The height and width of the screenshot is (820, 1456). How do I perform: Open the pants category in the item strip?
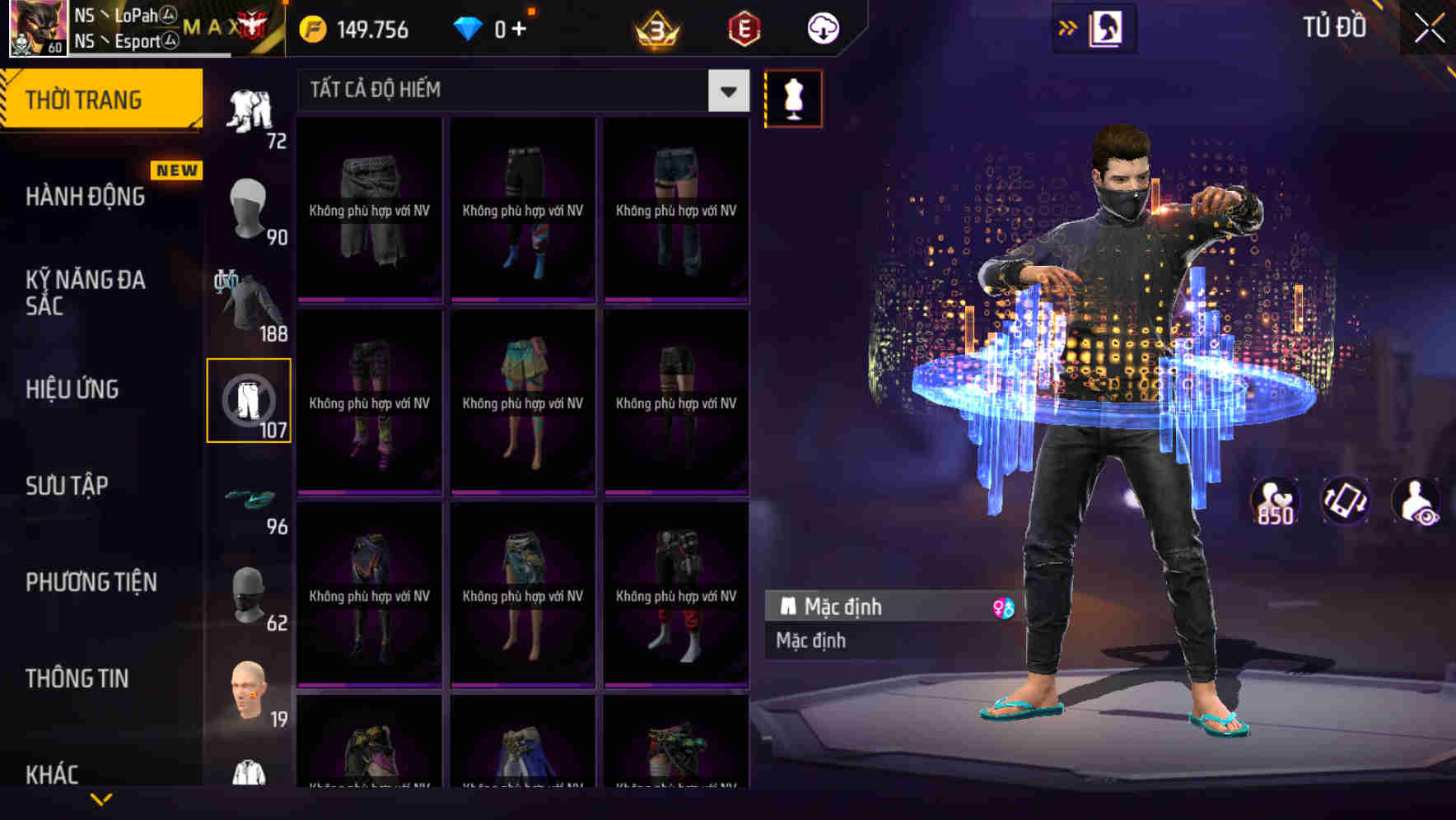249,399
